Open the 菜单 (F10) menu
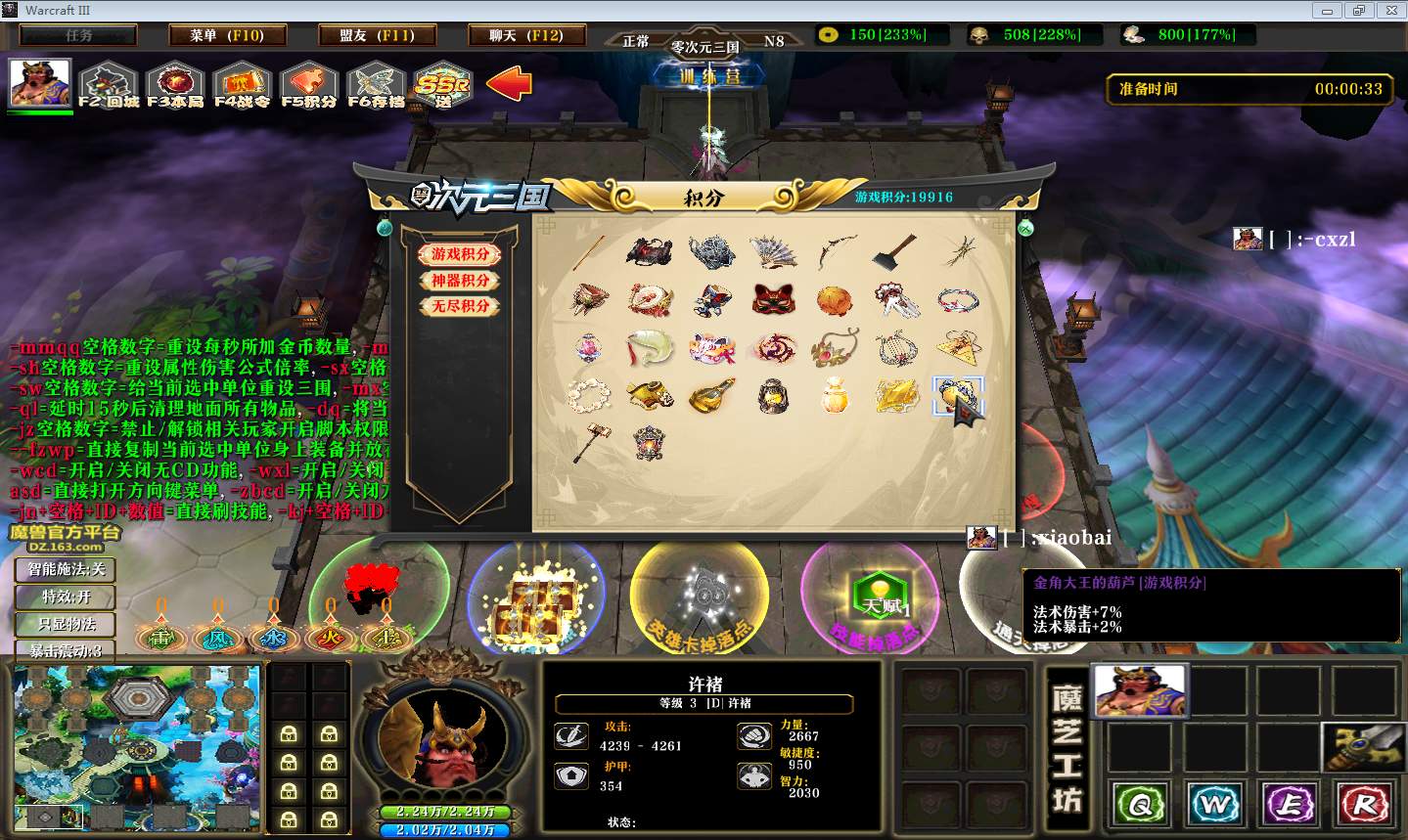Image resolution: width=1408 pixels, height=840 pixels. click(x=227, y=35)
